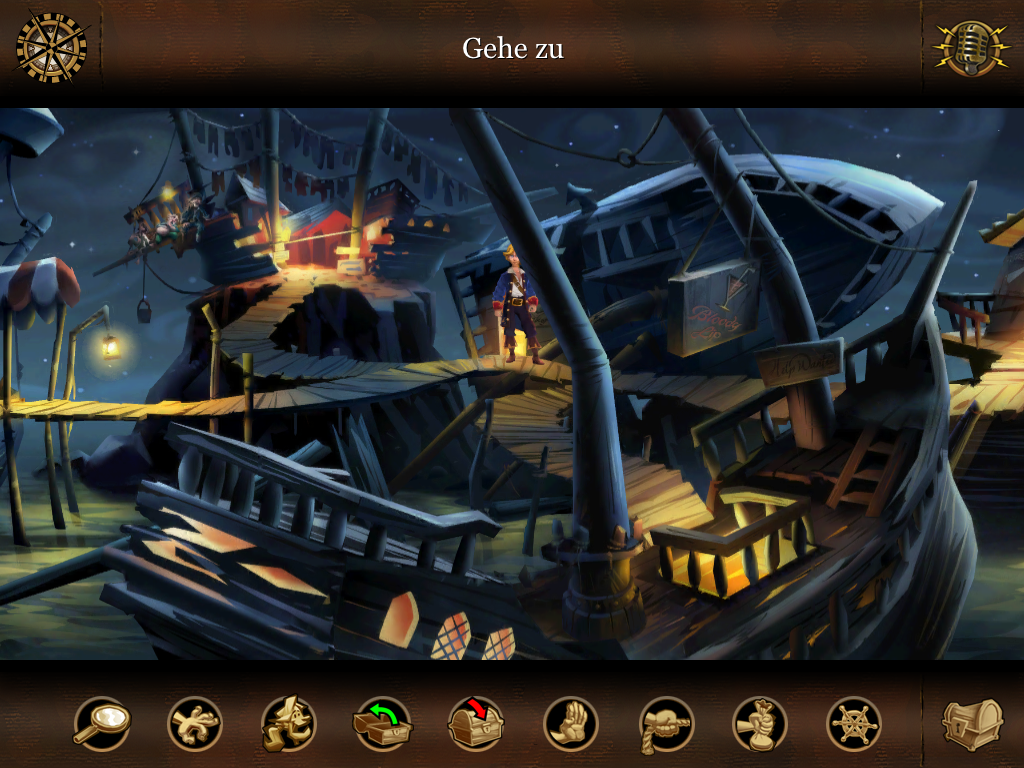Screen dimensions: 1024x768
Task: Choose the open palm hand verb
Action: pyautogui.click(x=571, y=723)
